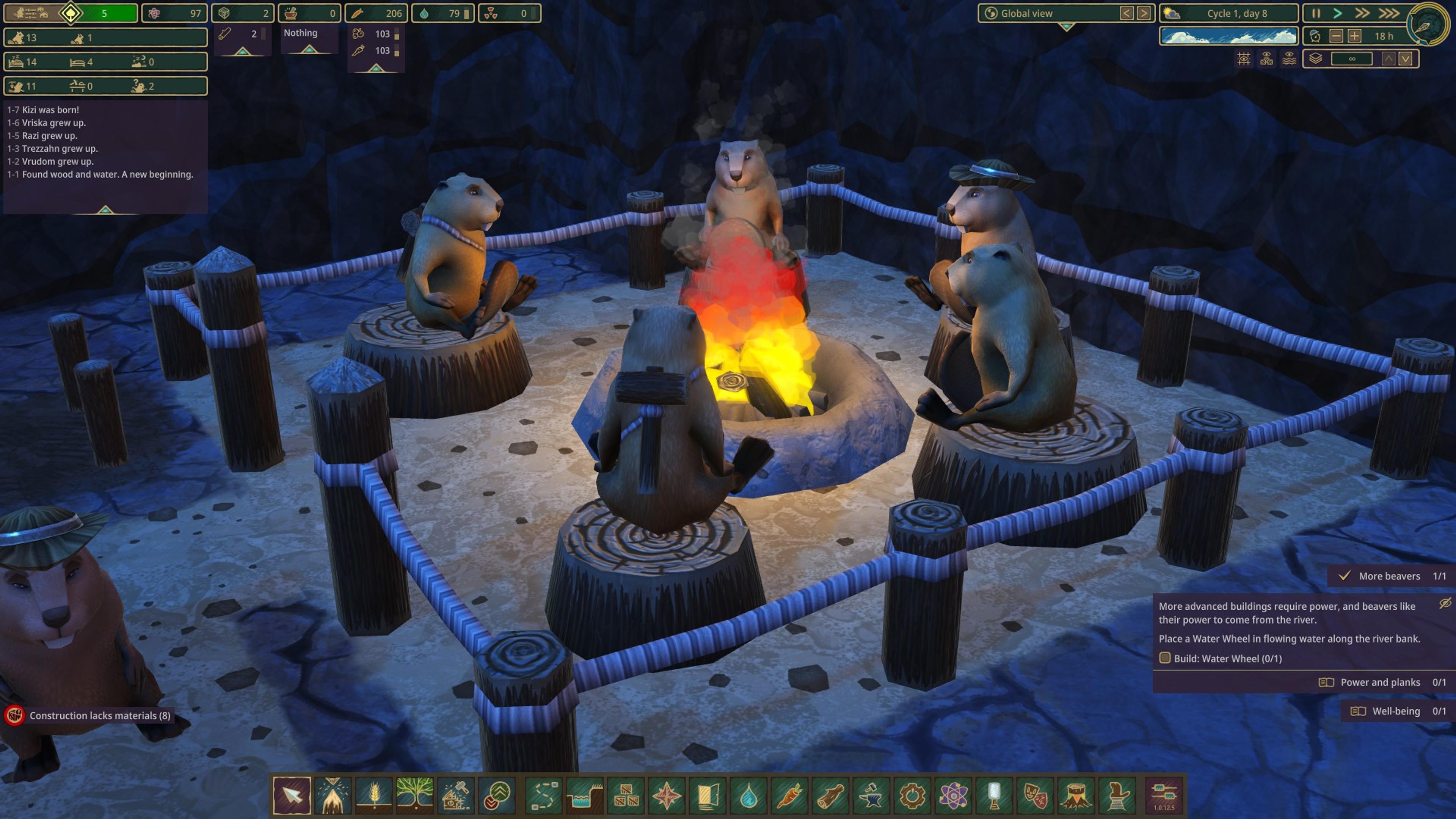1456x819 pixels.
Task: Hide the Water Wheel tutorial panel
Action: 1445,604
